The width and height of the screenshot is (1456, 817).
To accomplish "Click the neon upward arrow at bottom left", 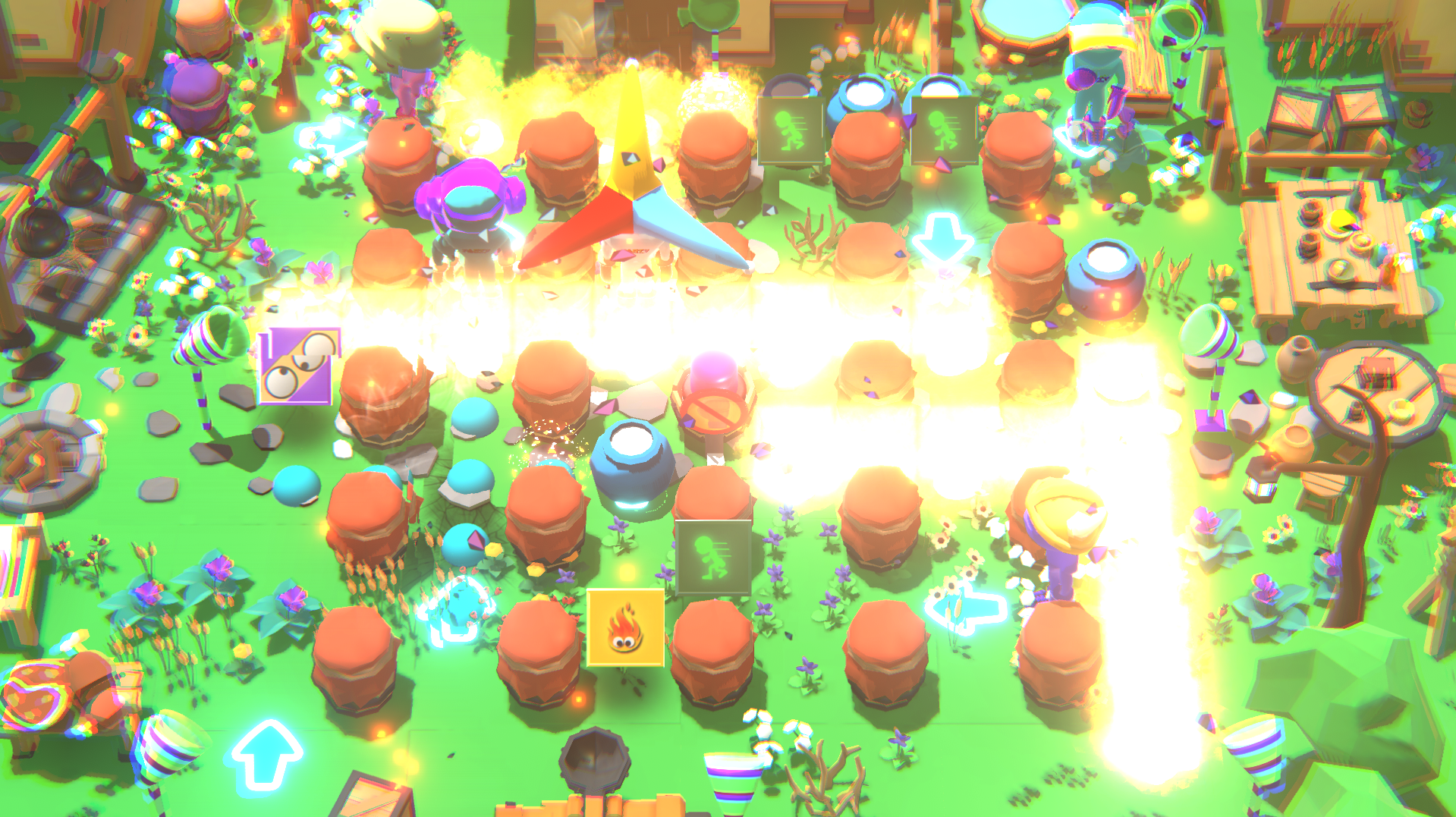I will [265, 759].
